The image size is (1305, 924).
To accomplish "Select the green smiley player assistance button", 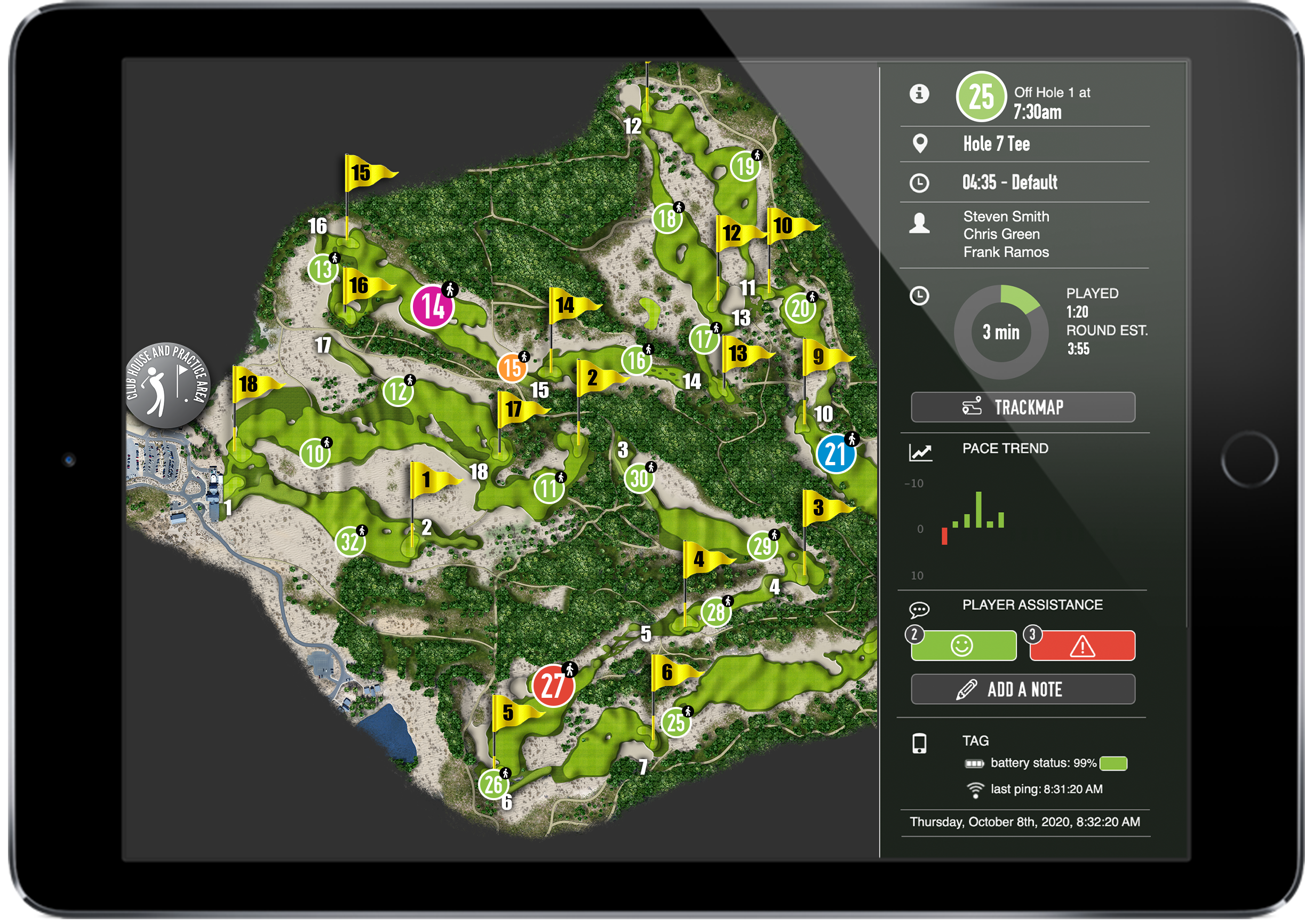I will 962,645.
